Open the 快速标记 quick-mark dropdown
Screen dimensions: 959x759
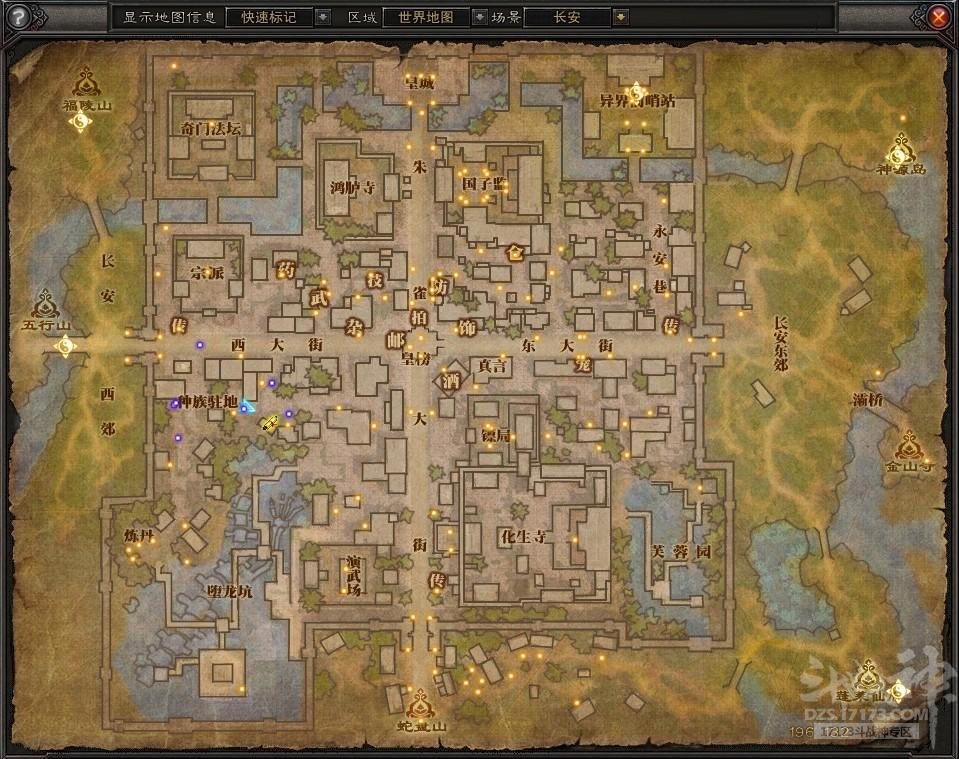click(323, 17)
